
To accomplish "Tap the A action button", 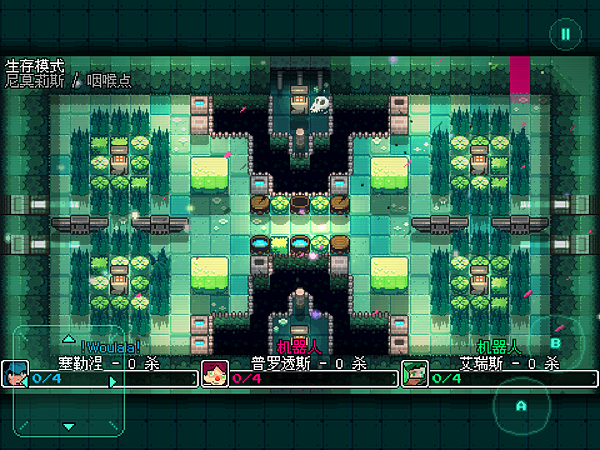I will 520,406.
